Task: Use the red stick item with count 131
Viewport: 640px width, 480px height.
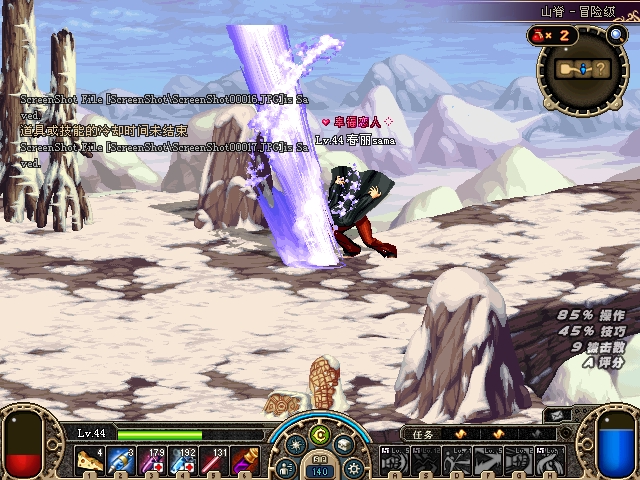Action: point(215,459)
